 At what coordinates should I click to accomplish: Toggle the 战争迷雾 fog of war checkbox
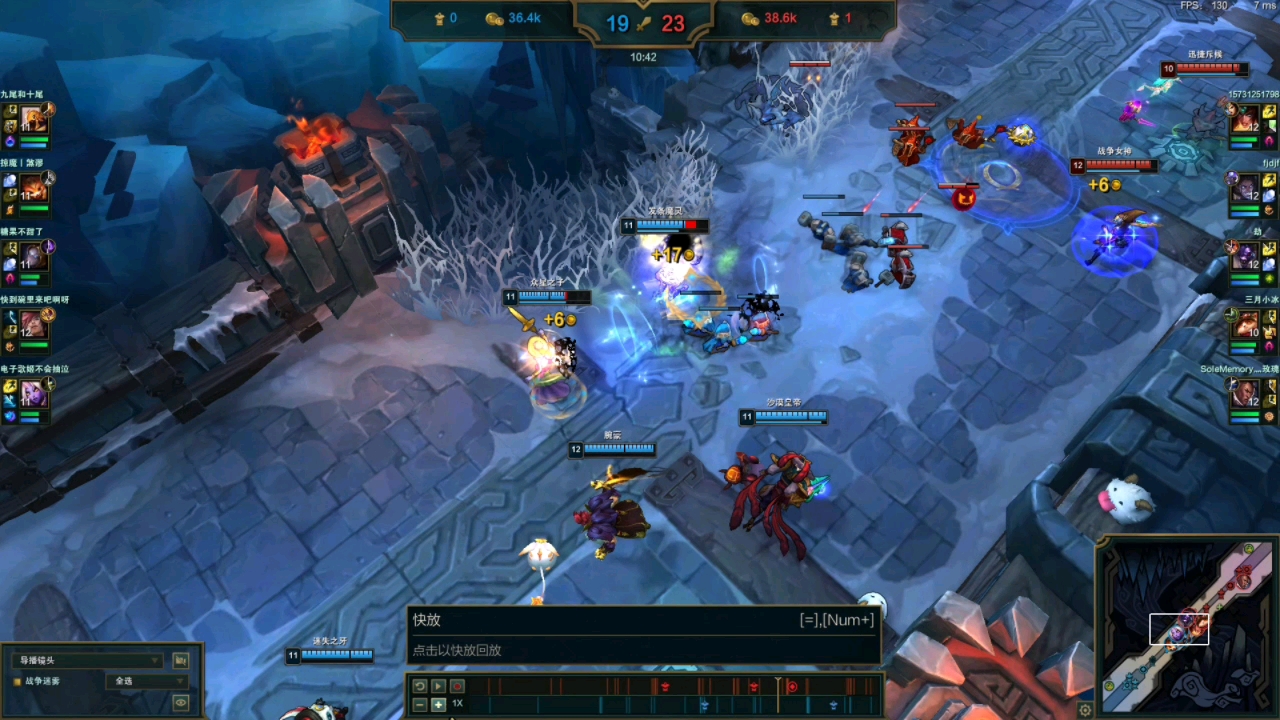pyautogui.click(x=17, y=681)
